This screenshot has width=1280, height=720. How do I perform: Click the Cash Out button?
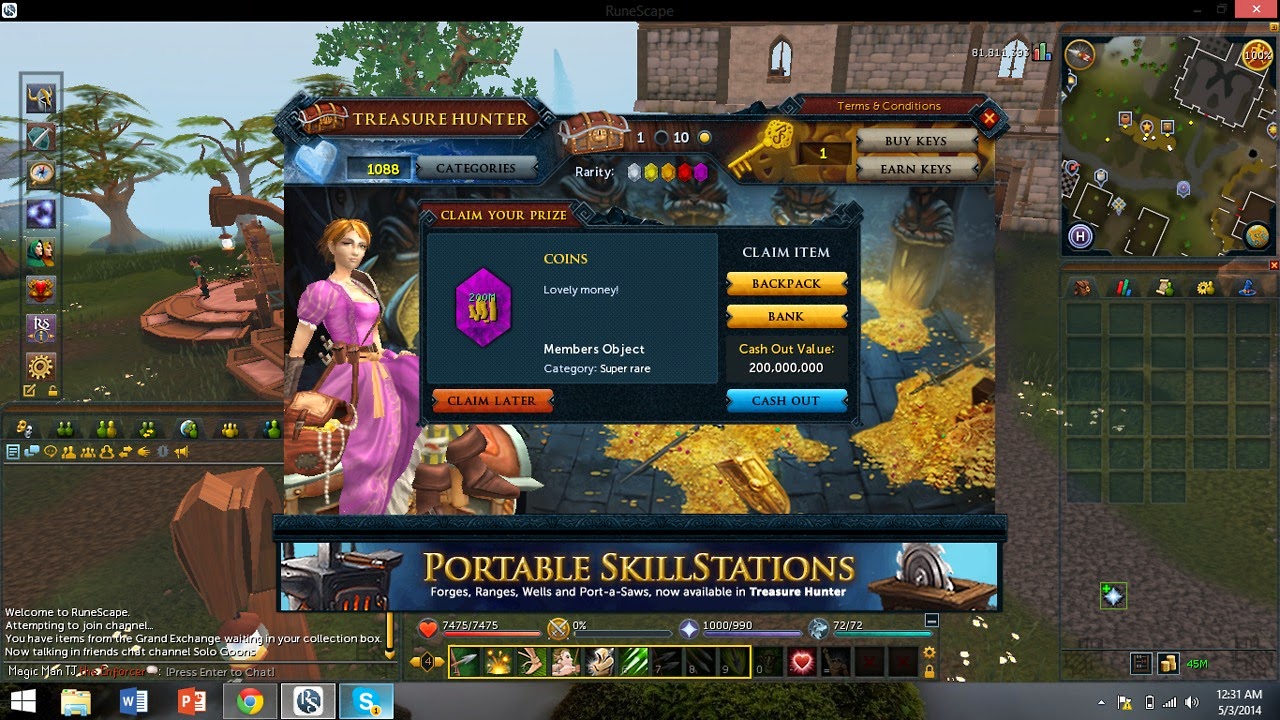(786, 401)
